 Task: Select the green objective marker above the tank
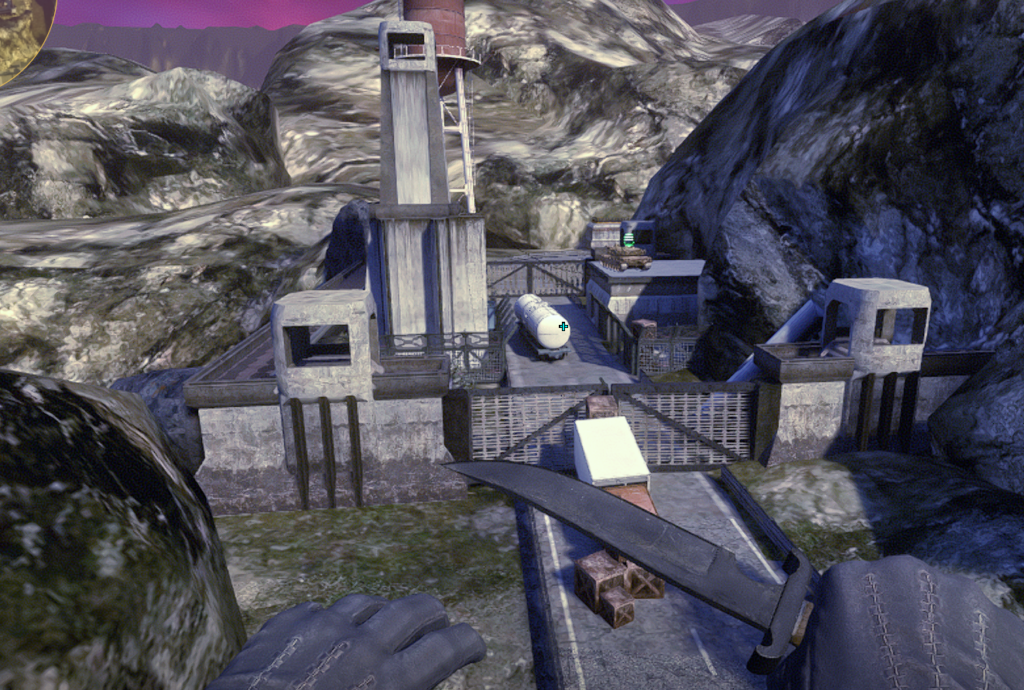[x=628, y=240]
